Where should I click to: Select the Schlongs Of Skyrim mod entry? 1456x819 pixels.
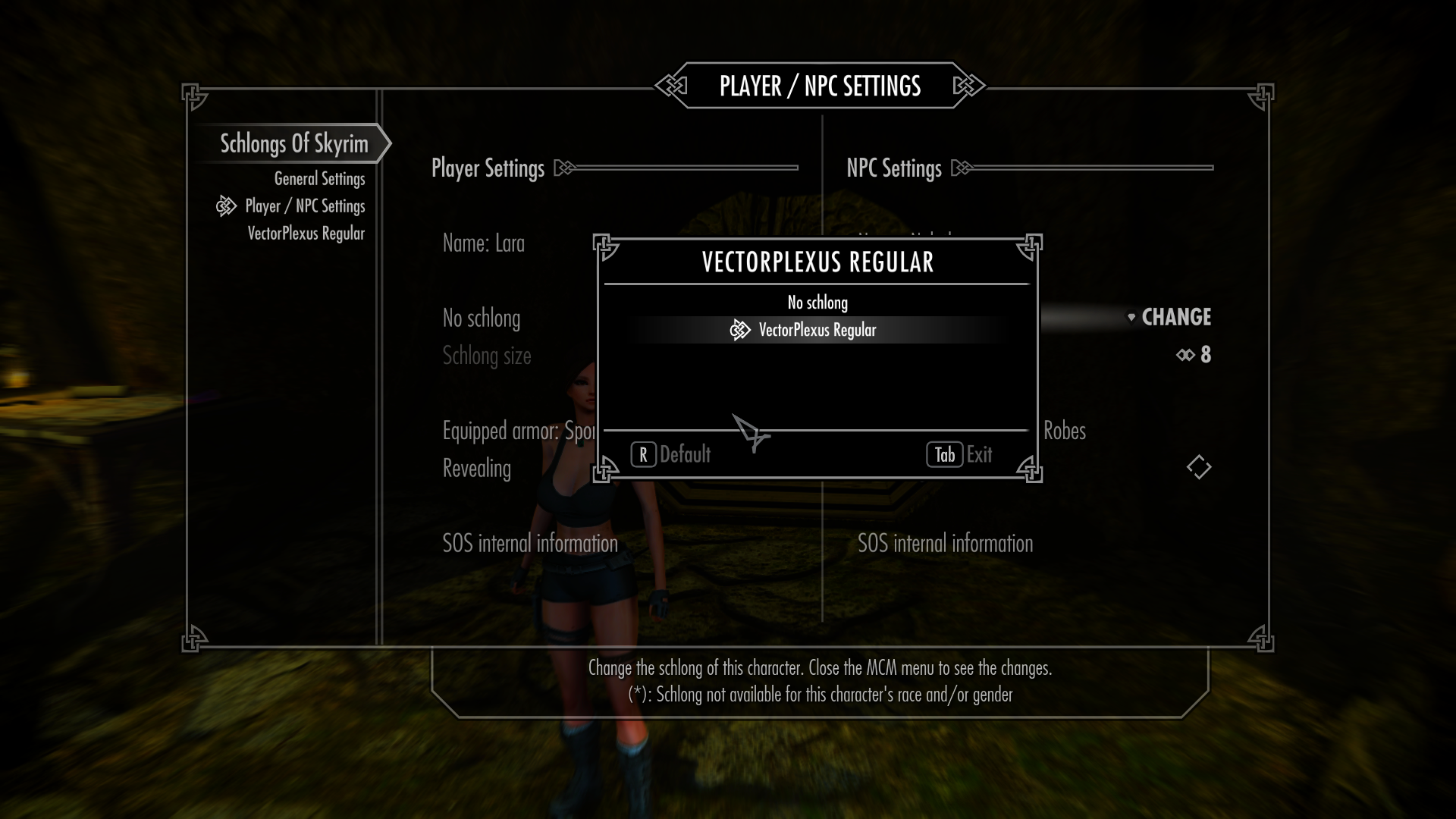[293, 143]
